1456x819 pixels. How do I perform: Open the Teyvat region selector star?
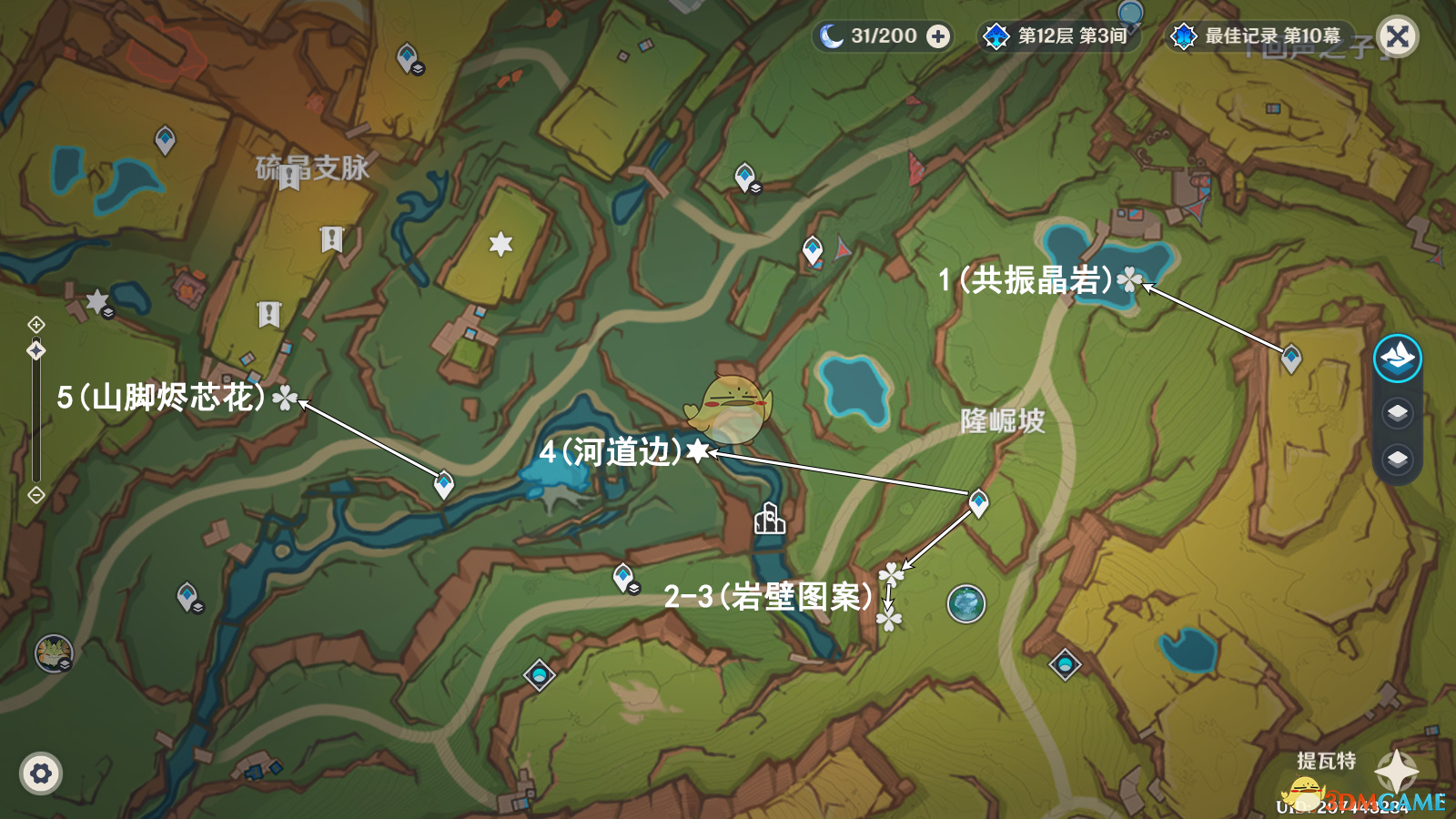(1396, 772)
